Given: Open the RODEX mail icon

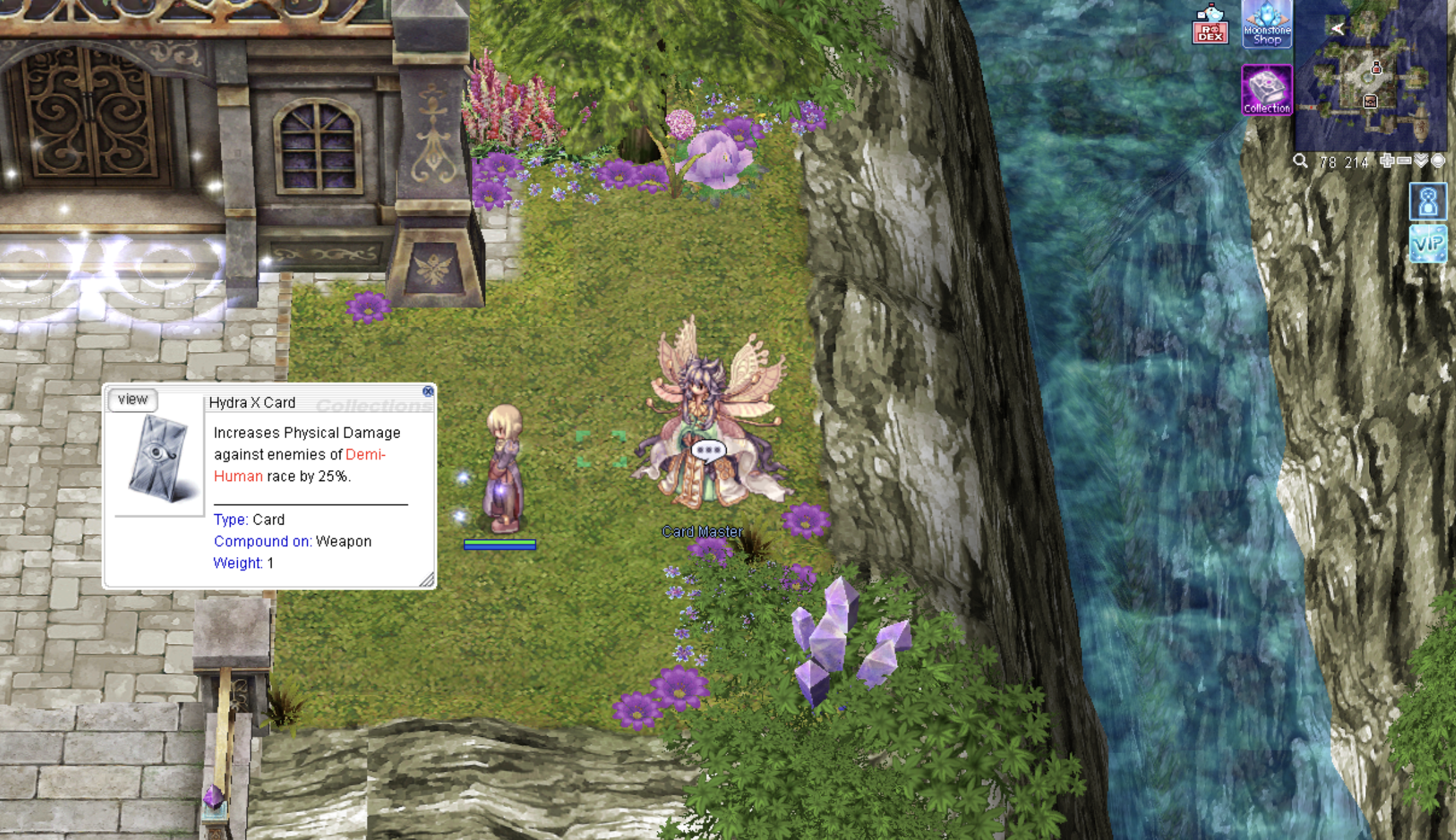Looking at the screenshot, I should tap(1210, 25).
